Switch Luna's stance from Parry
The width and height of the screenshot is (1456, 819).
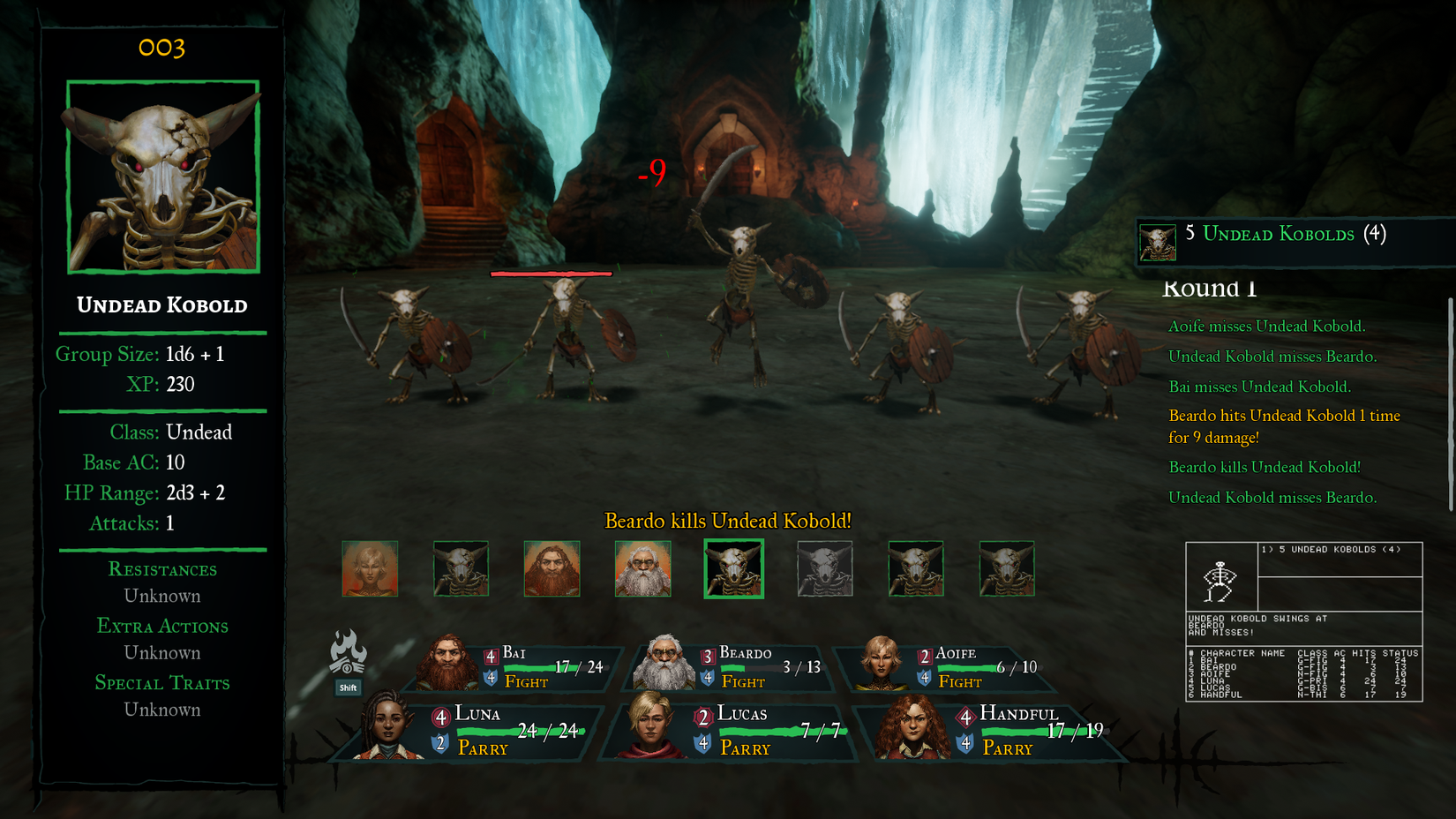482,748
